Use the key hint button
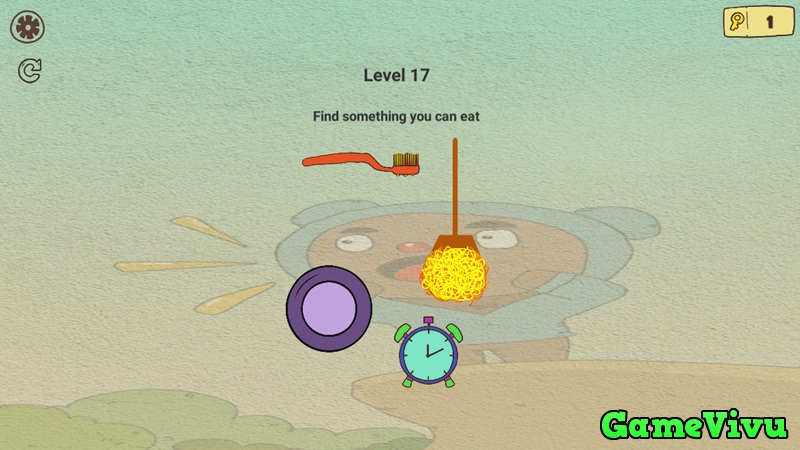The height and width of the screenshot is (450, 800). (x=756, y=21)
